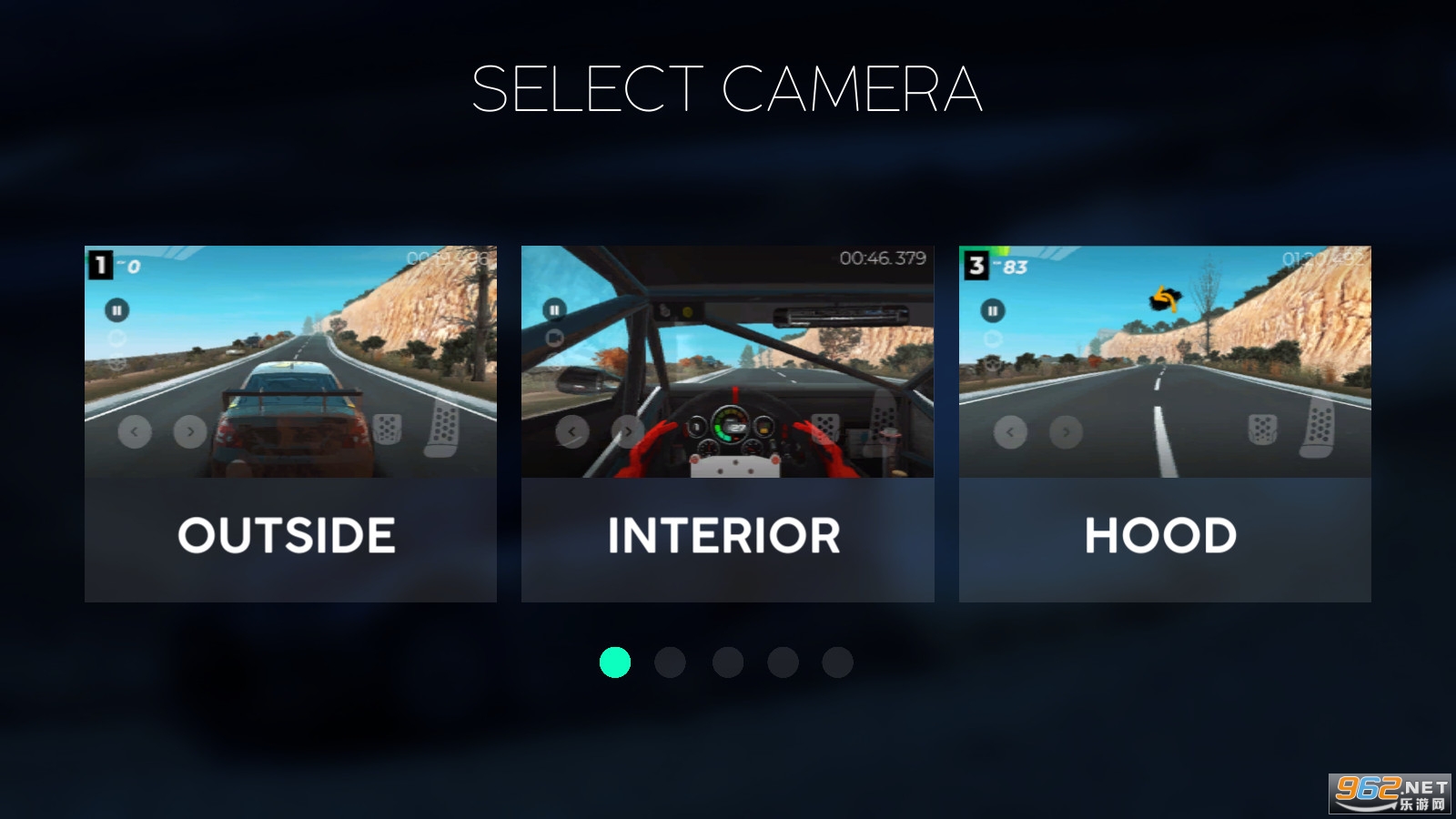Choose the Interior camera option

pyautogui.click(x=727, y=423)
